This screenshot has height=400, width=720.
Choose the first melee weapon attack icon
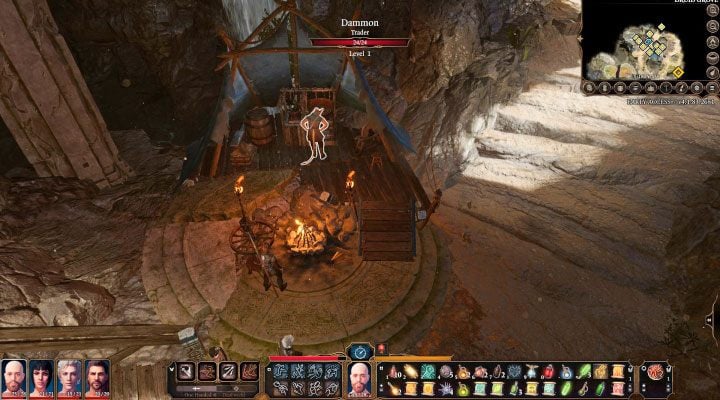click(187, 373)
